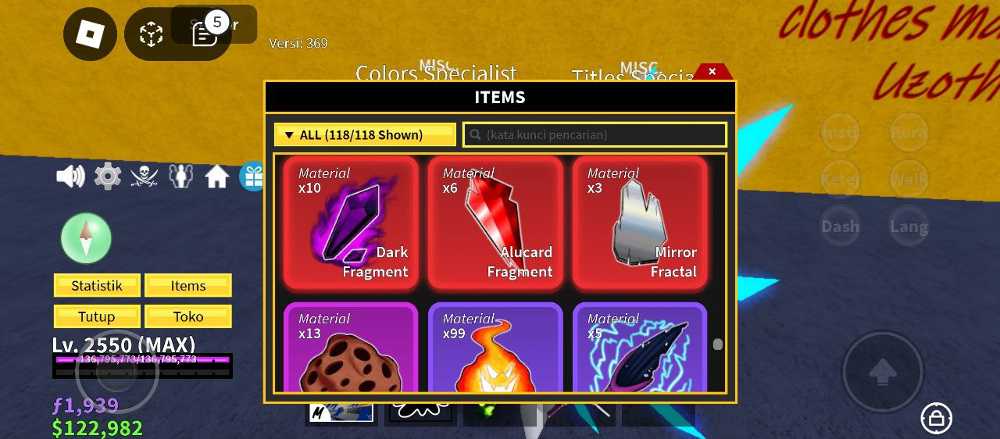
Task: Choose the flame face material x99
Action: pyautogui.click(x=495, y=350)
